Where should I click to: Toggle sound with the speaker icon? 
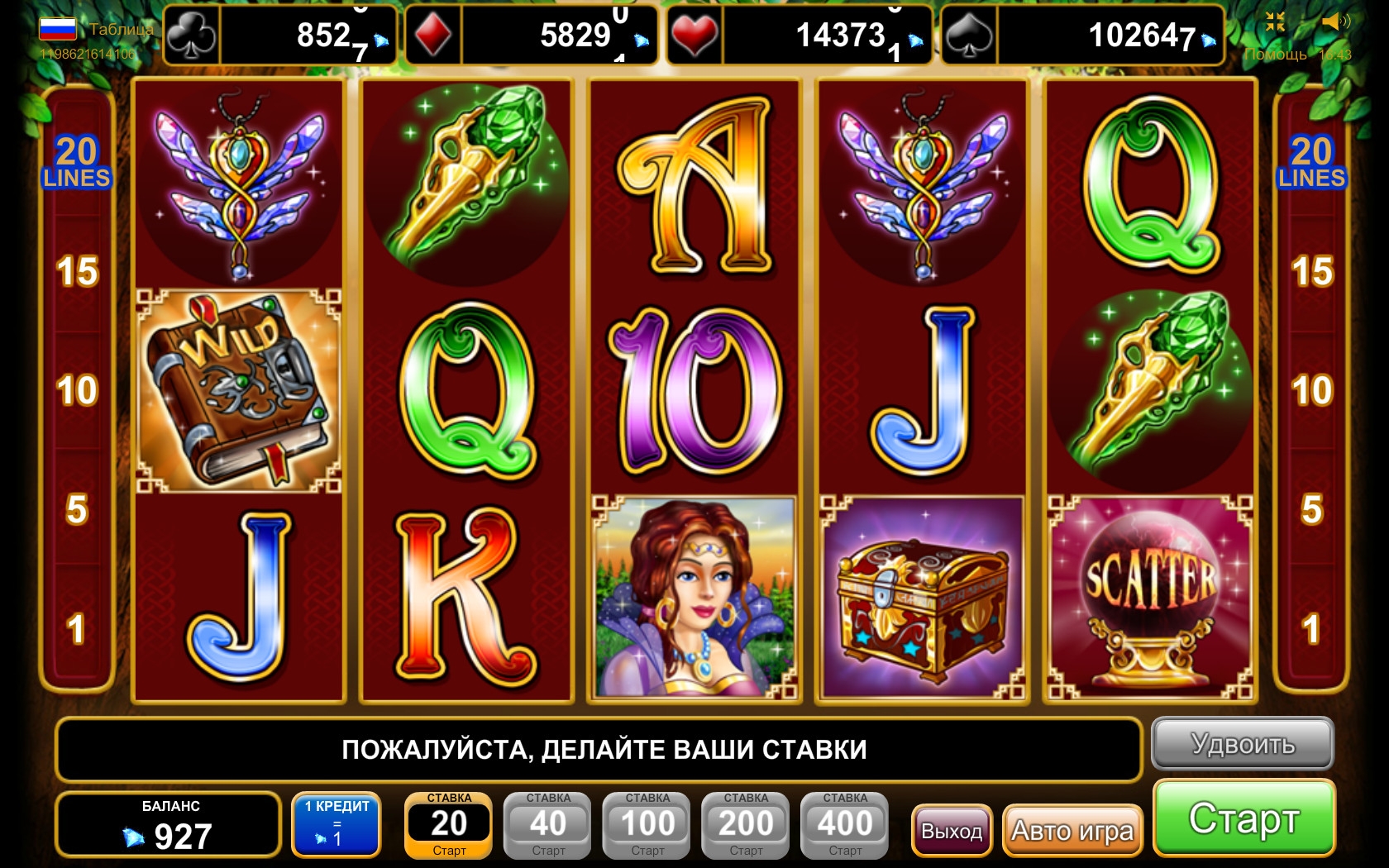tap(1335, 22)
